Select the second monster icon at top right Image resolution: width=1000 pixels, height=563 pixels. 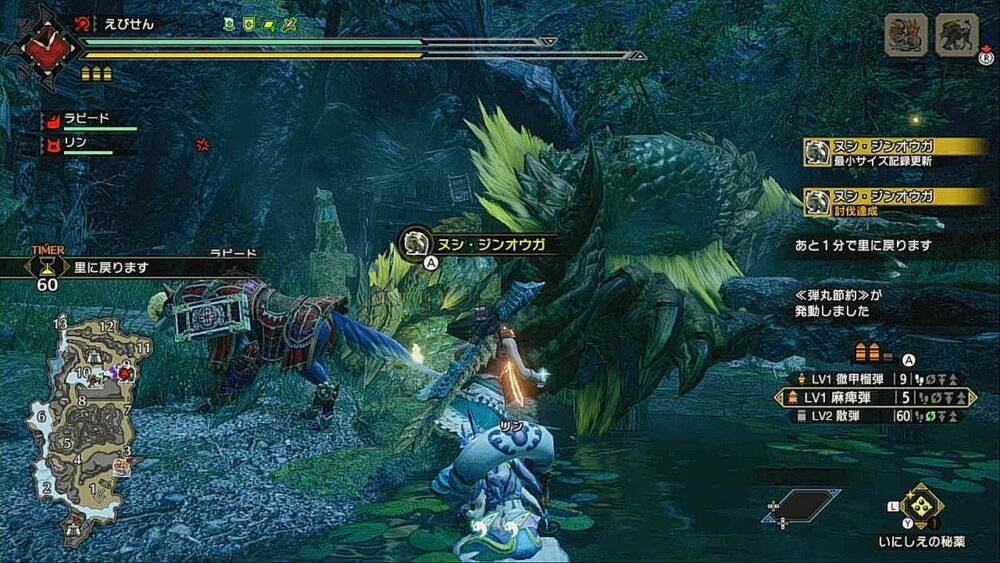(956, 36)
